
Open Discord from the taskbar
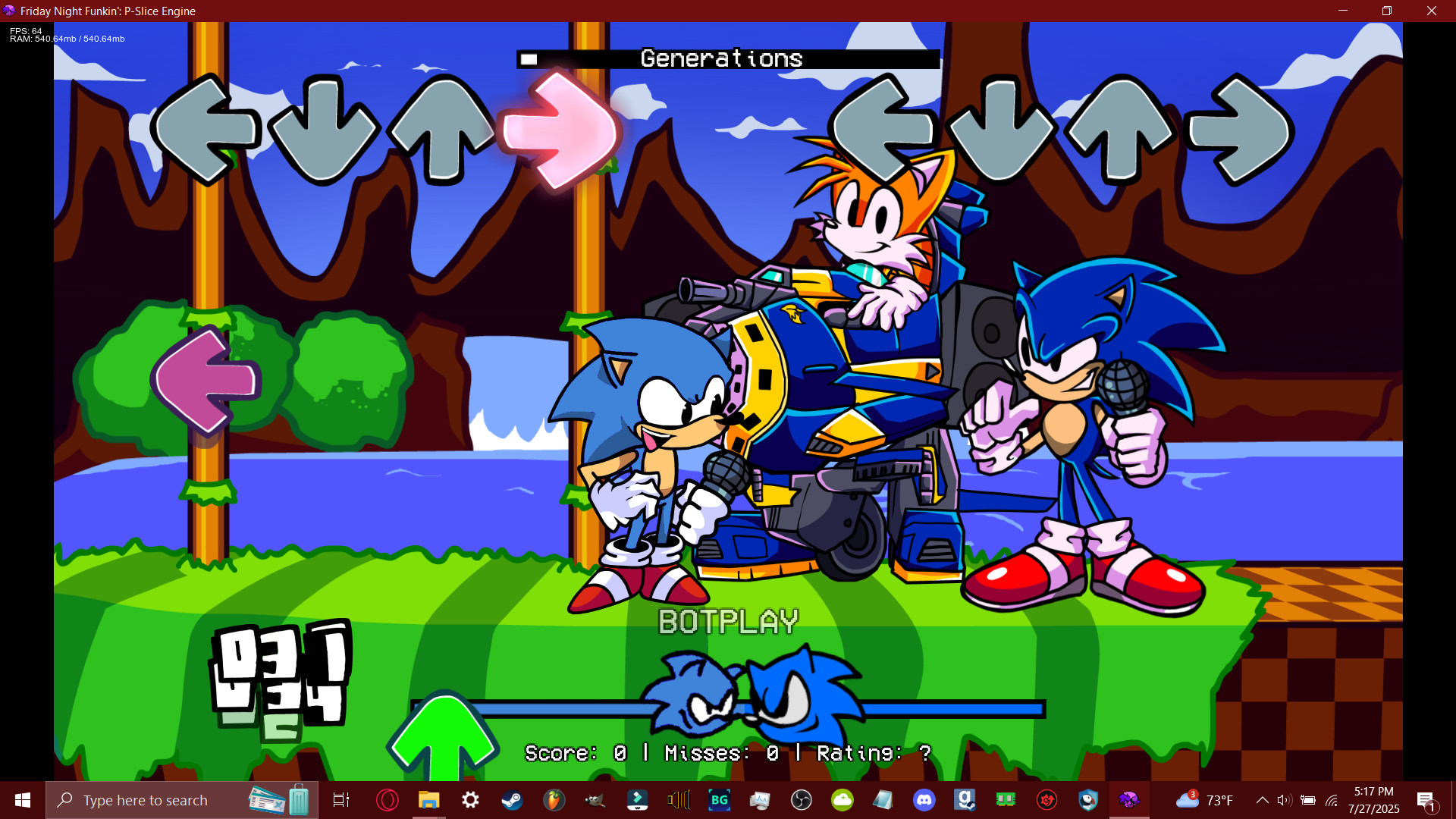click(923, 799)
